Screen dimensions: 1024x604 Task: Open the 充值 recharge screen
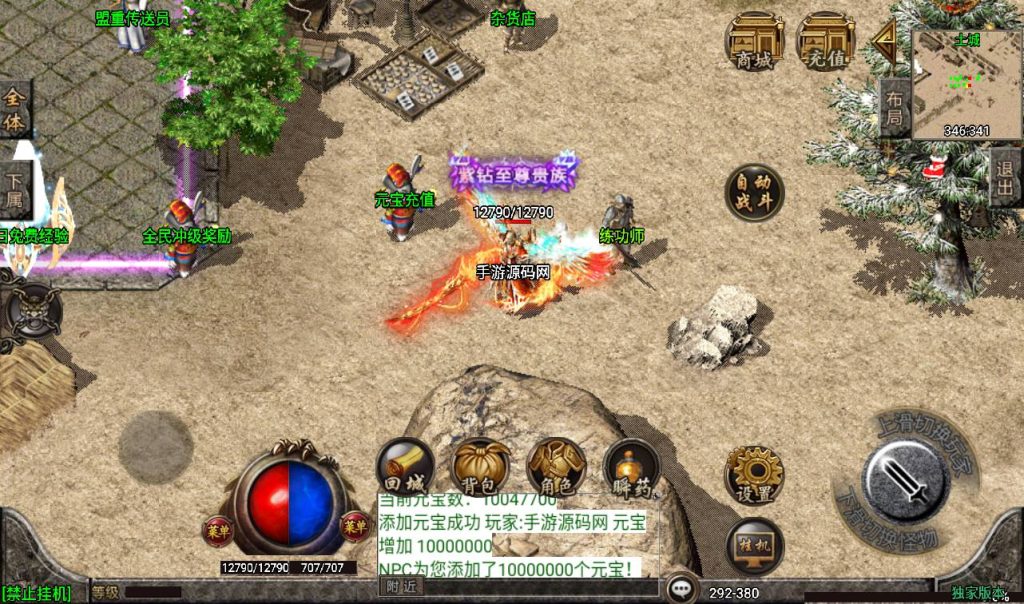825,42
